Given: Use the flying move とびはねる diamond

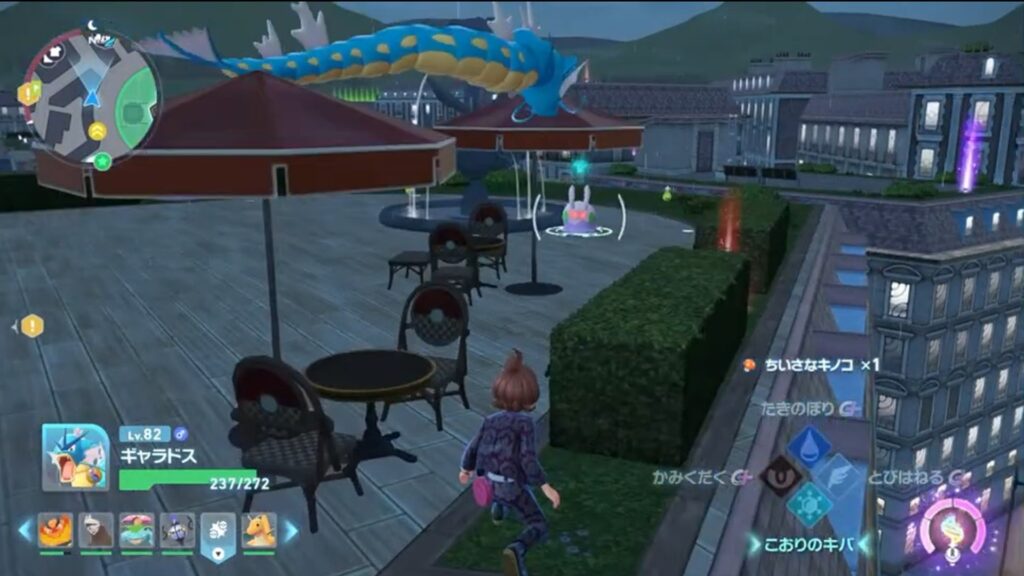Looking at the screenshot, I should 838,476.
